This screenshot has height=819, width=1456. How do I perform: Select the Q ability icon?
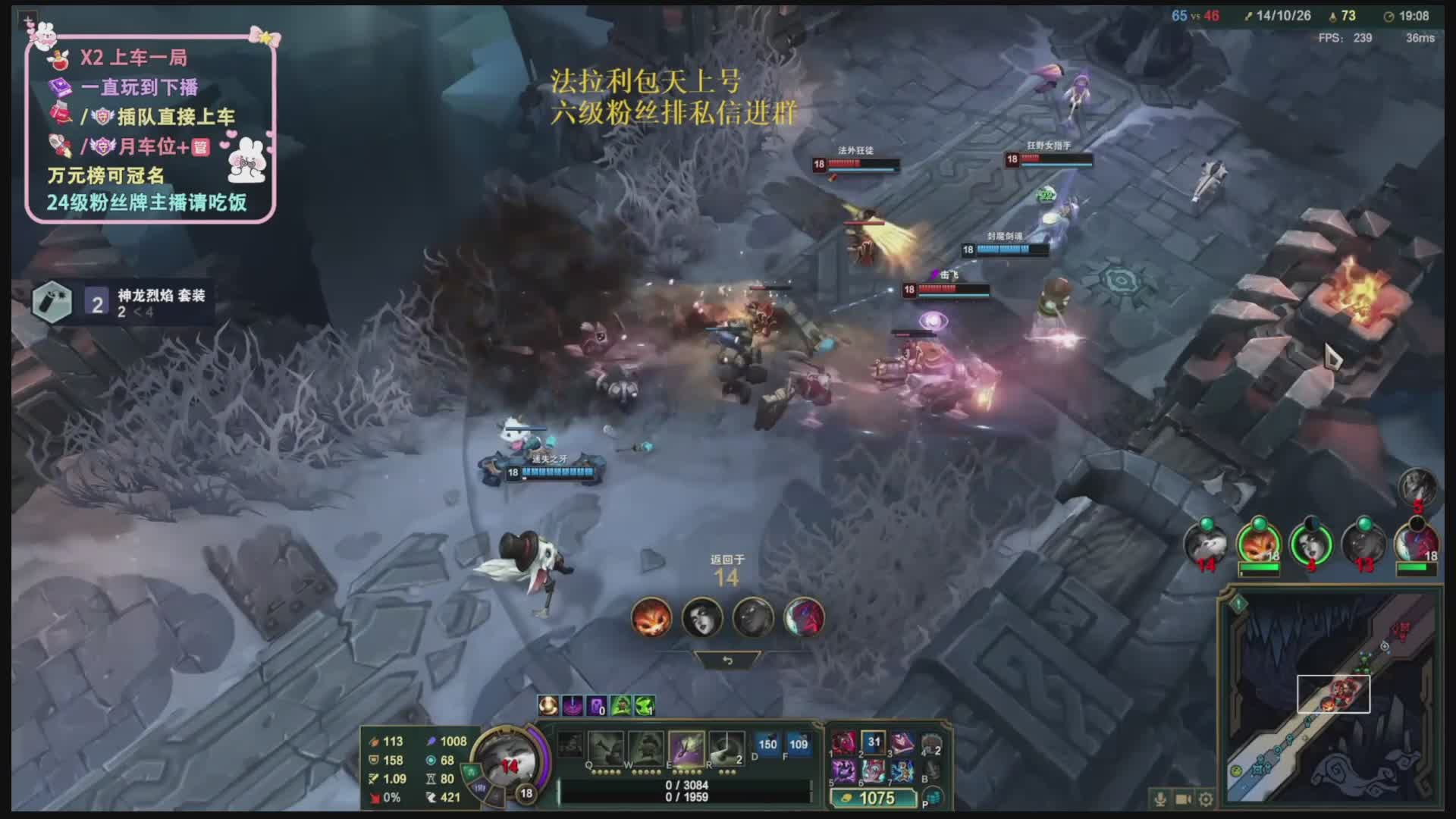click(x=605, y=748)
